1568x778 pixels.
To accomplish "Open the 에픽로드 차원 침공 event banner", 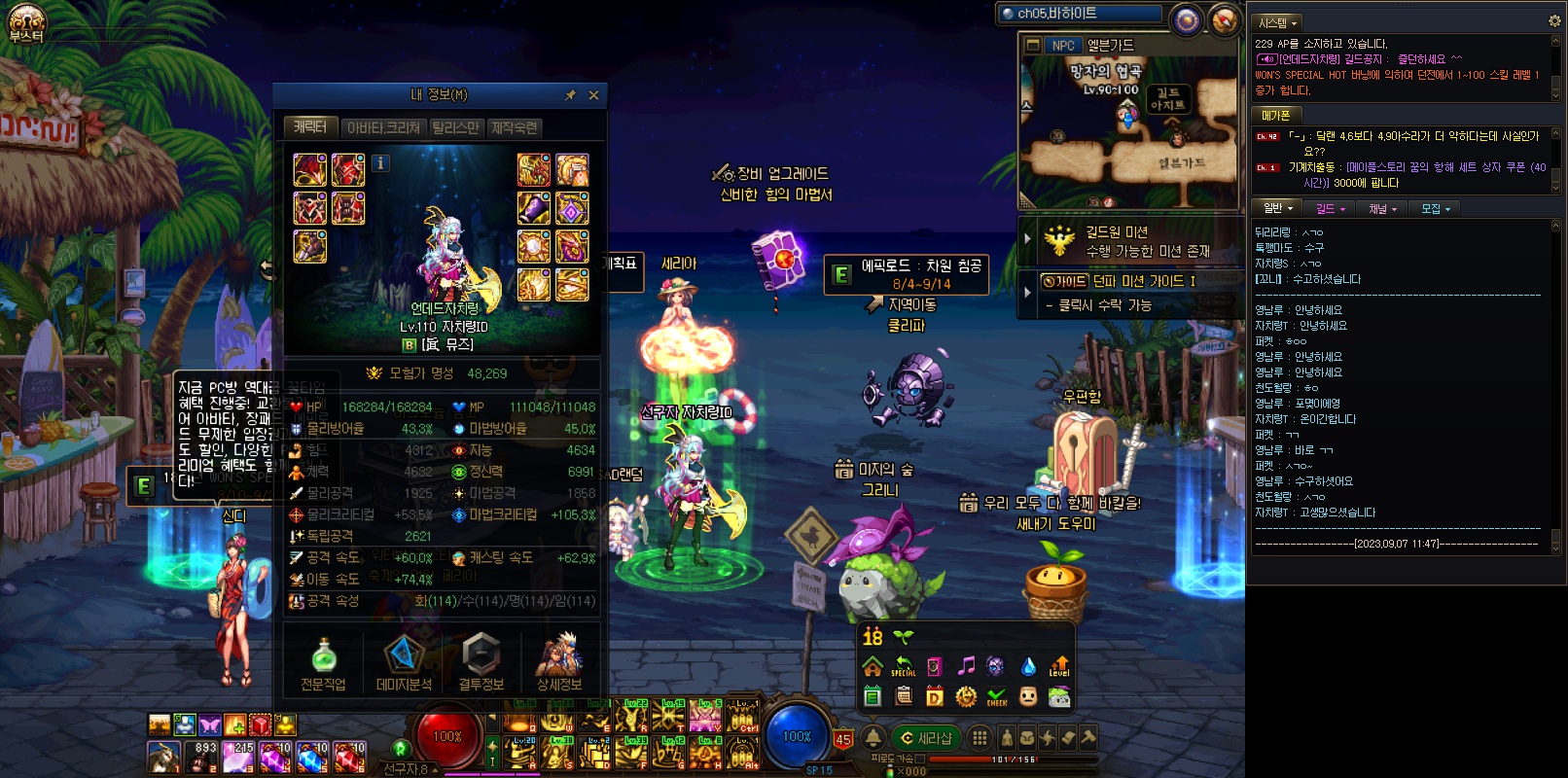I will click(x=907, y=274).
